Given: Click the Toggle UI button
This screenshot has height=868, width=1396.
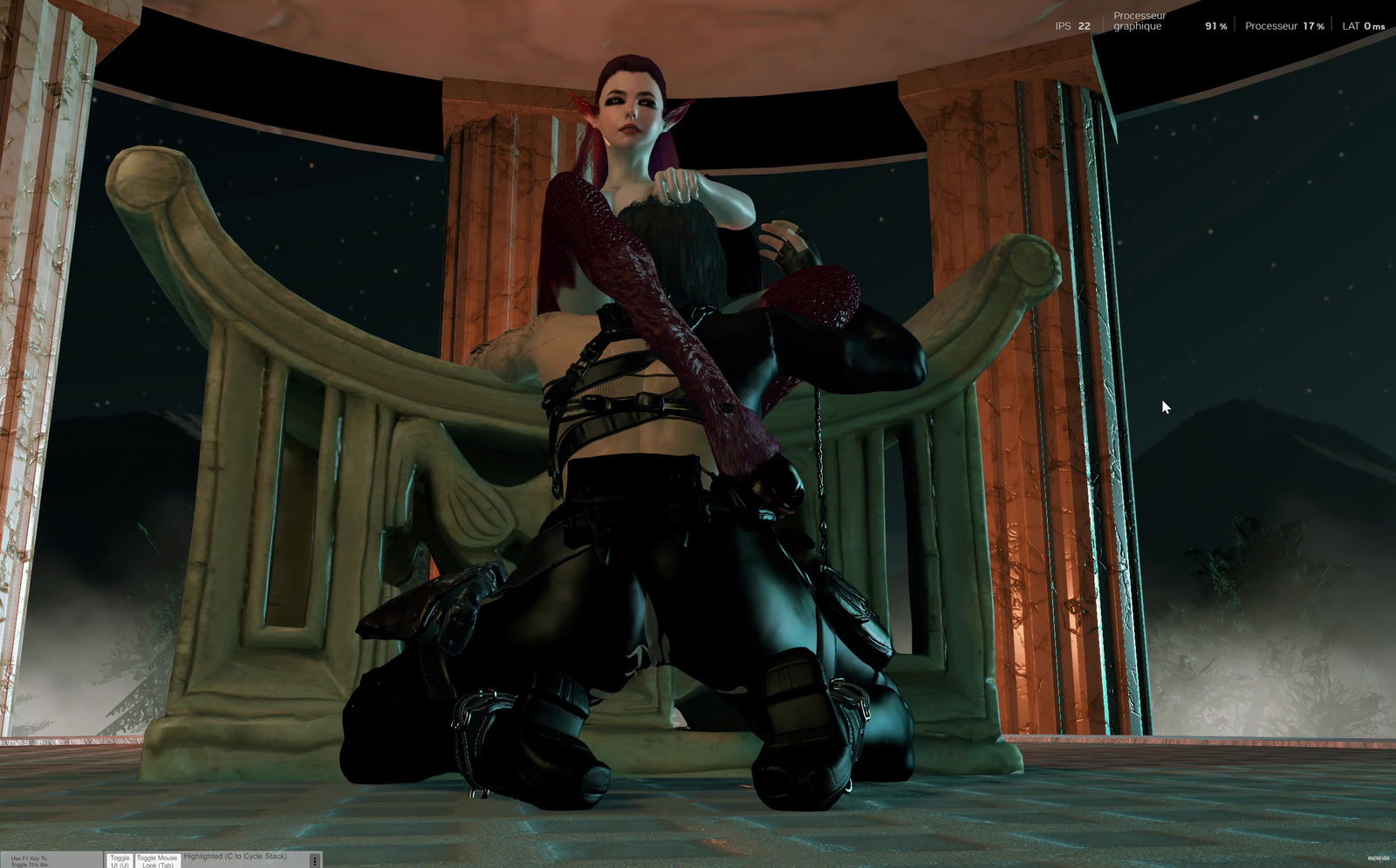Looking at the screenshot, I should coord(120,861).
